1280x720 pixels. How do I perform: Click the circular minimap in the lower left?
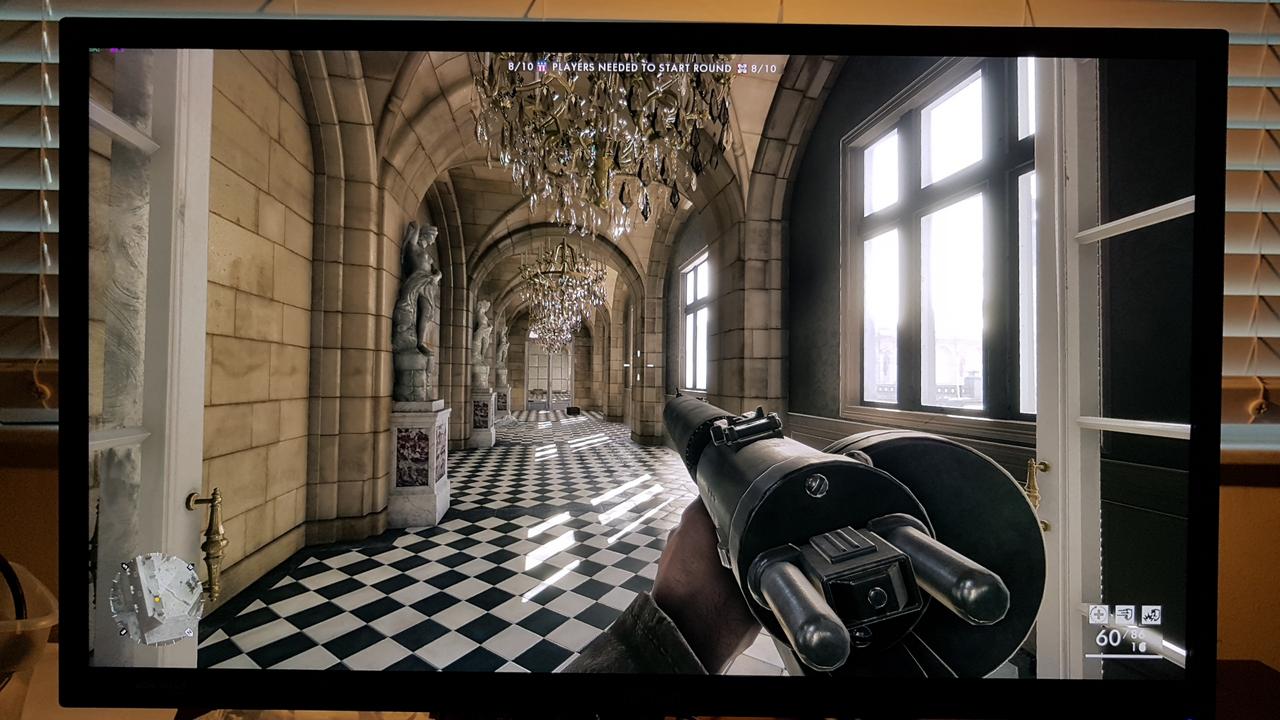[156, 598]
